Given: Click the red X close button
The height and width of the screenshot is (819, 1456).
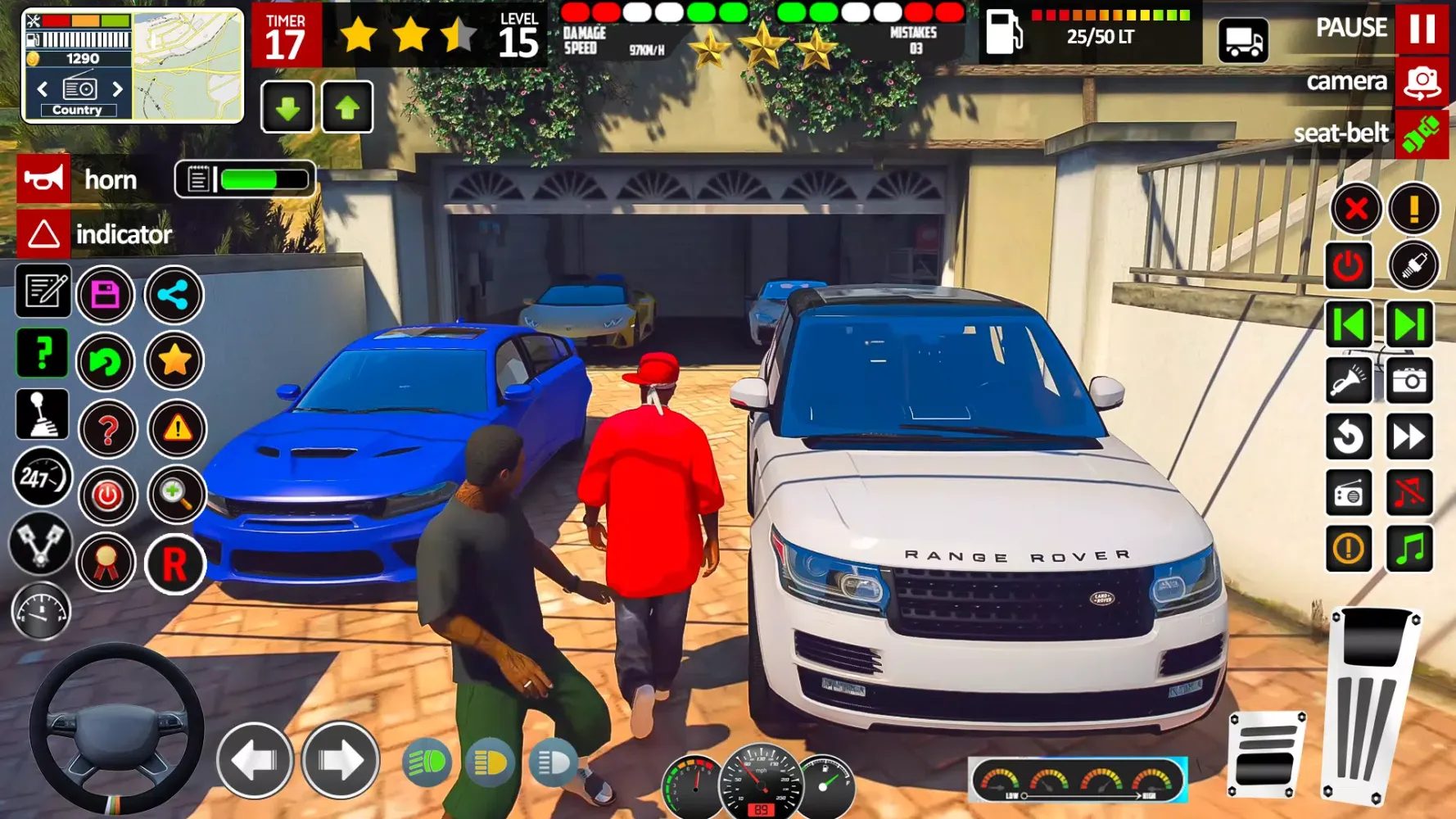Looking at the screenshot, I should [1356, 209].
